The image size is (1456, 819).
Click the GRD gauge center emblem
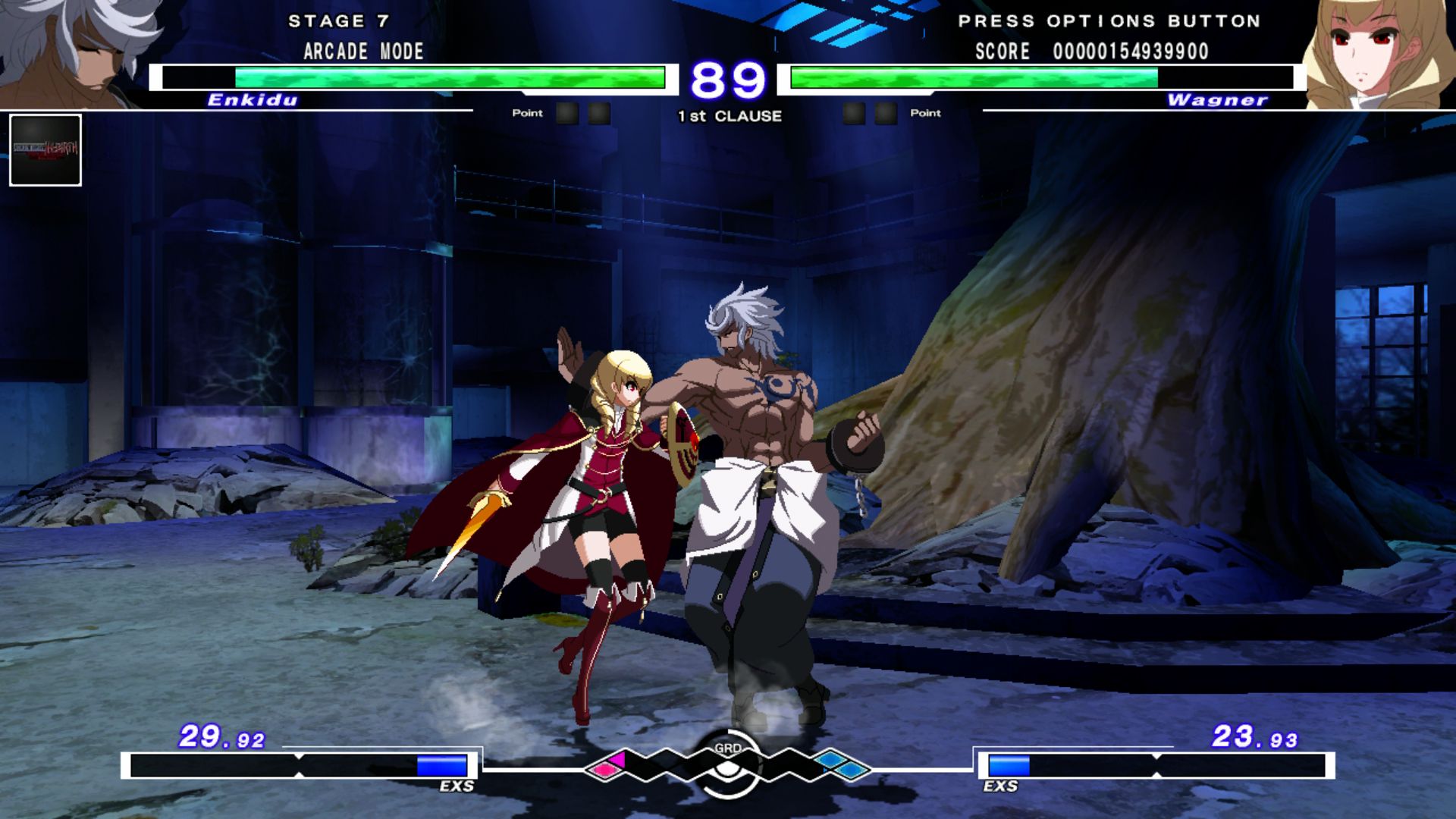coord(728,767)
